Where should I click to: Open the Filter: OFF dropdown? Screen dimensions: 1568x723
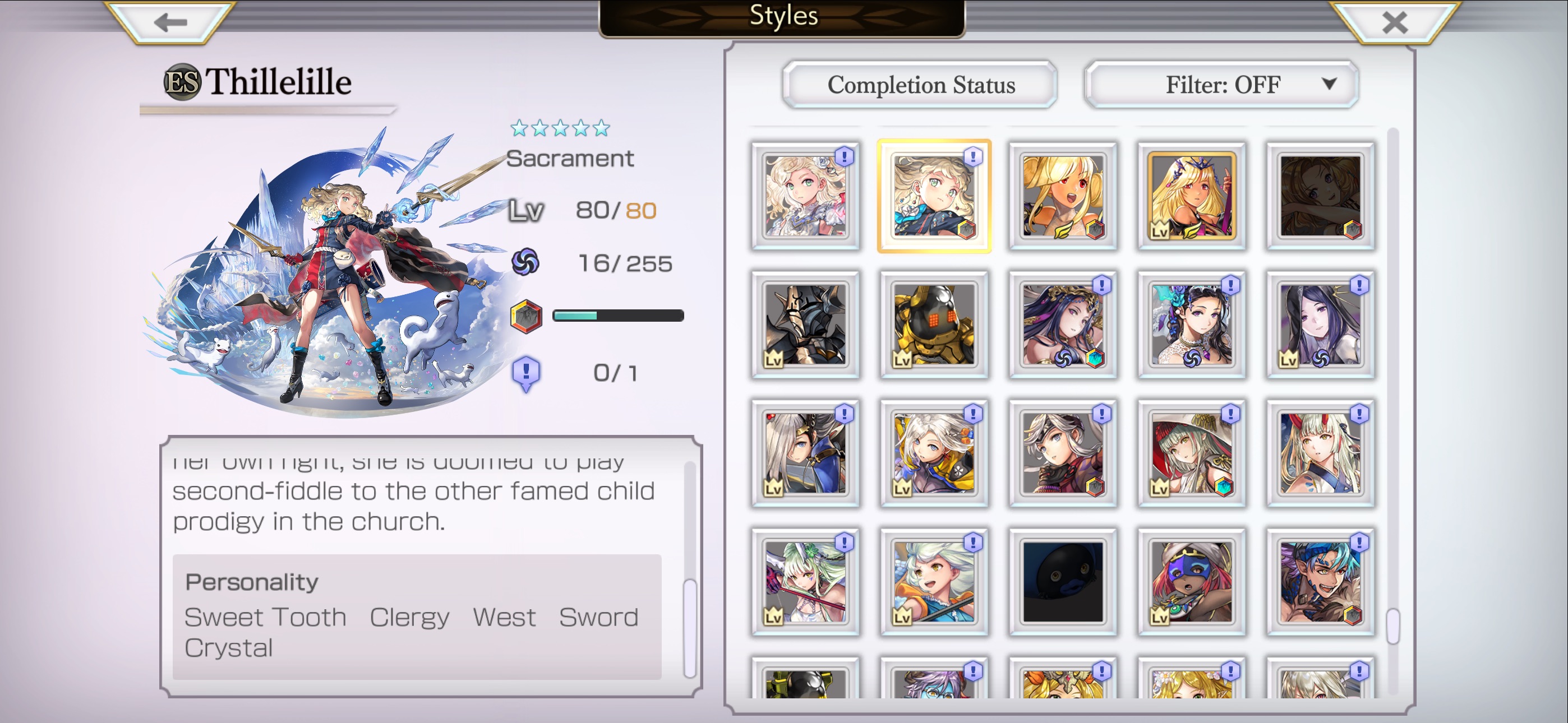(1221, 85)
